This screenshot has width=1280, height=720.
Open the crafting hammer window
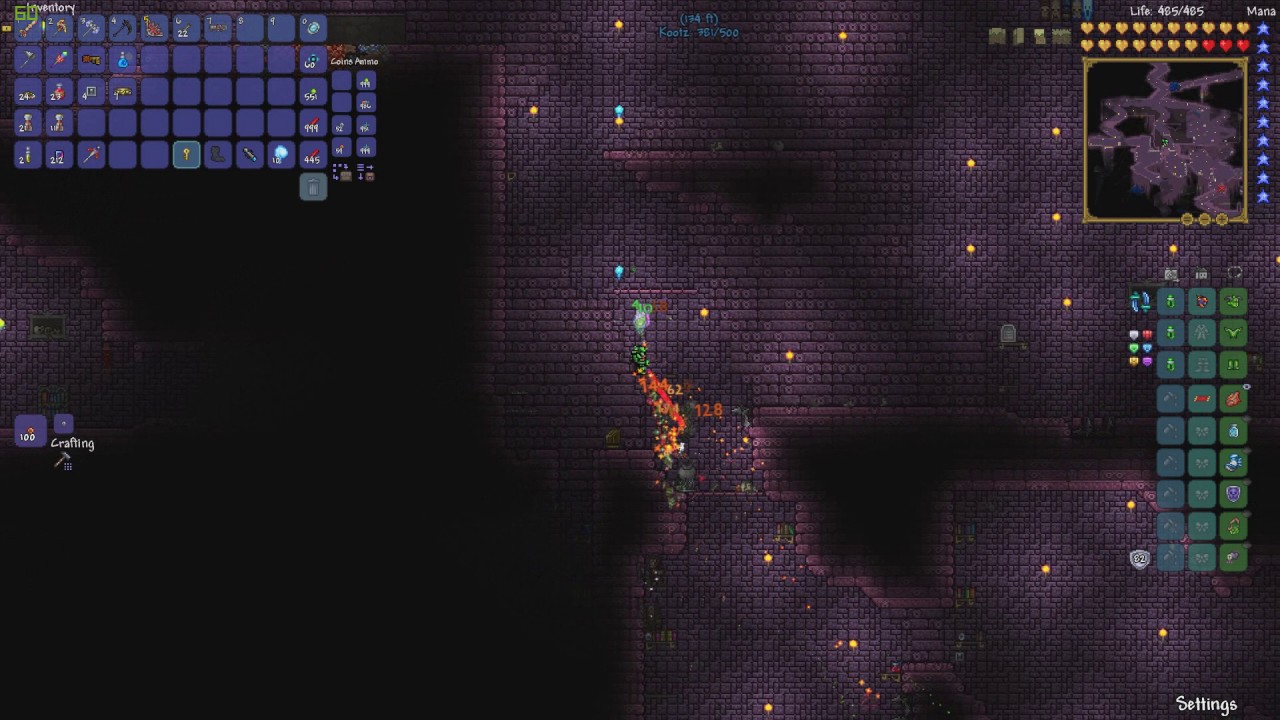[63, 461]
